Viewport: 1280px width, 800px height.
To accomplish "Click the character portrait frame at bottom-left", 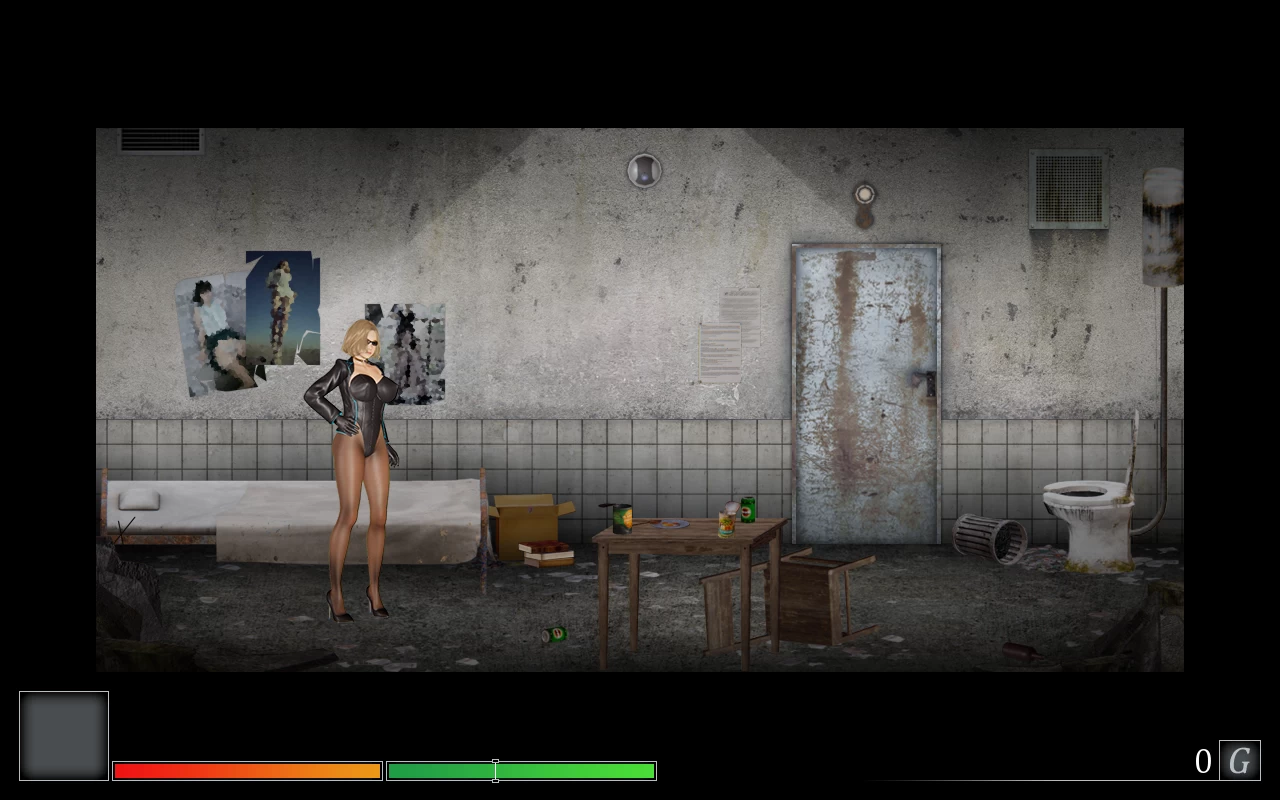I will [x=63, y=735].
